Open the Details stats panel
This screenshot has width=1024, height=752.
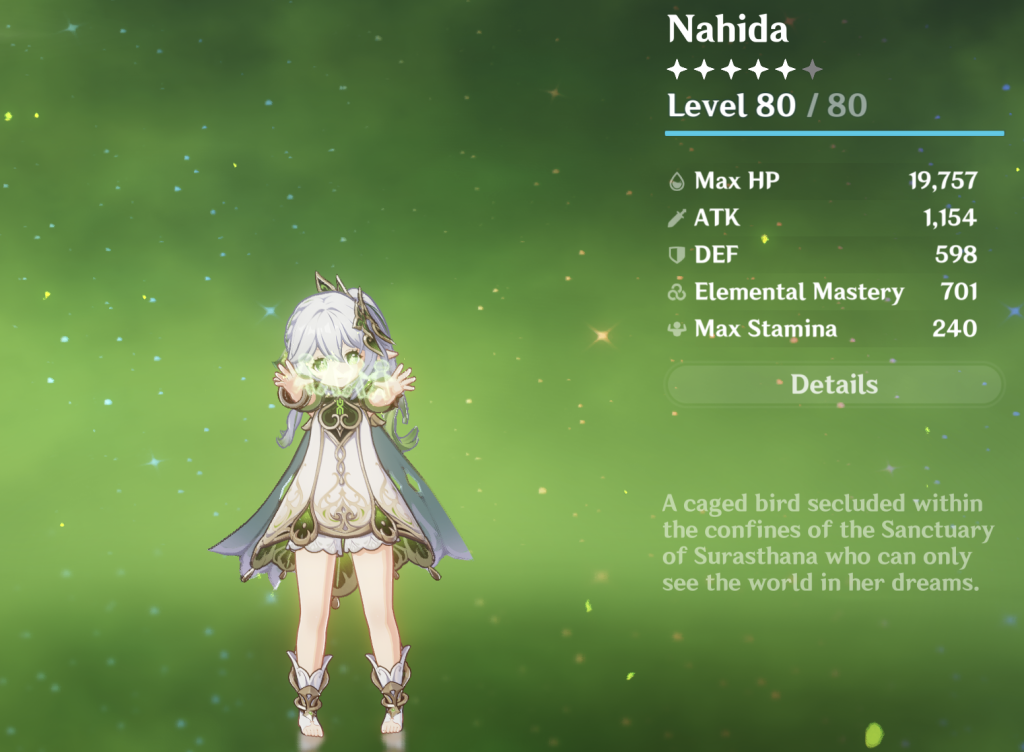(834, 385)
